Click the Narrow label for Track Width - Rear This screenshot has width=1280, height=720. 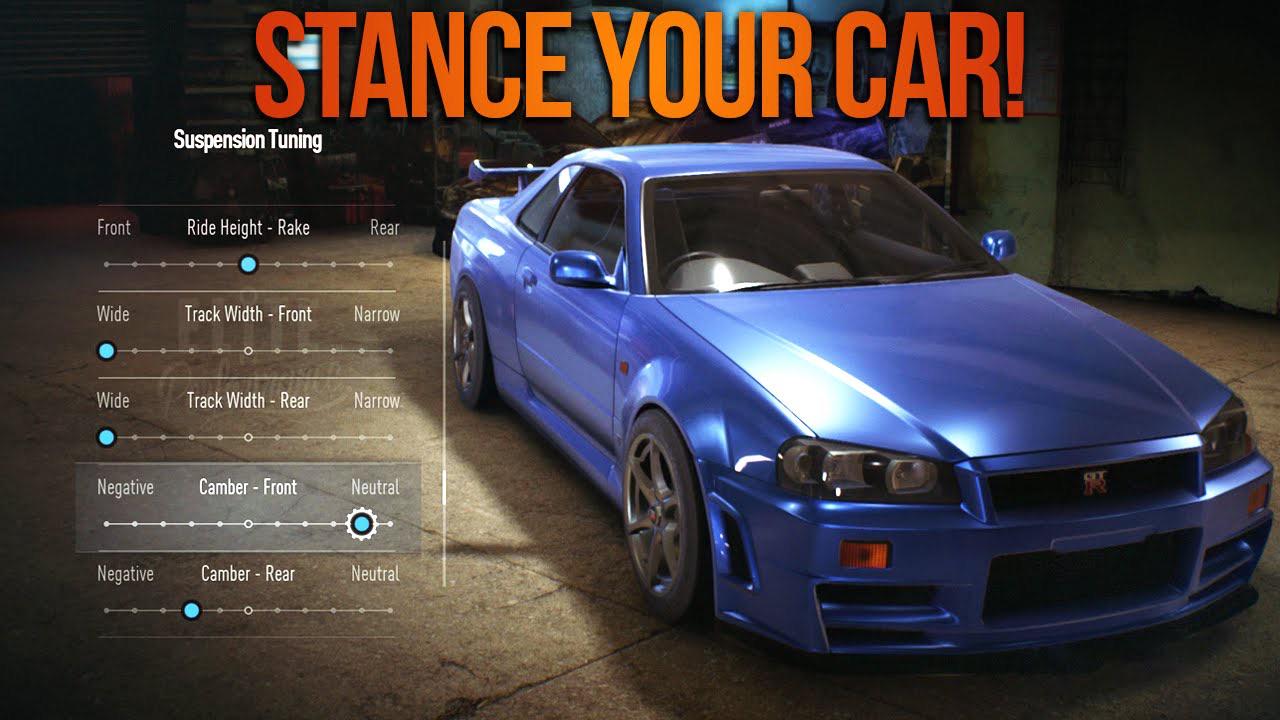(377, 400)
